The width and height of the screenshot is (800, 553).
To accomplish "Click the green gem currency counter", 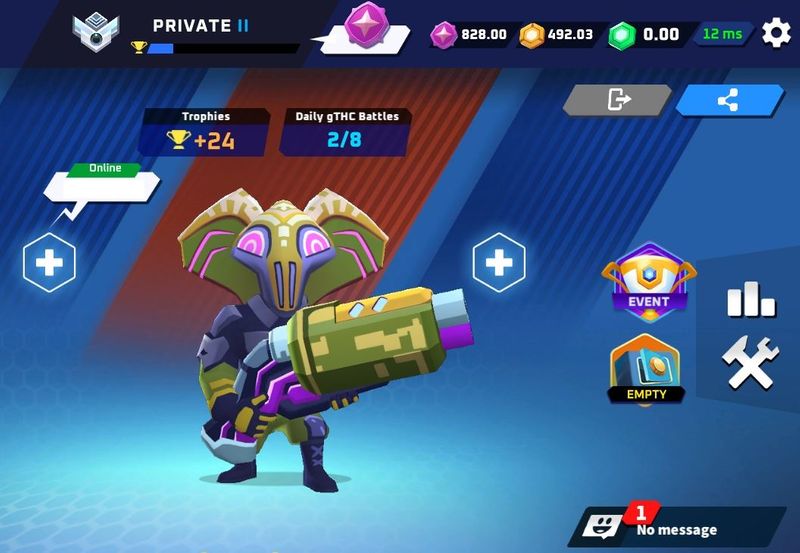I will tap(647, 35).
